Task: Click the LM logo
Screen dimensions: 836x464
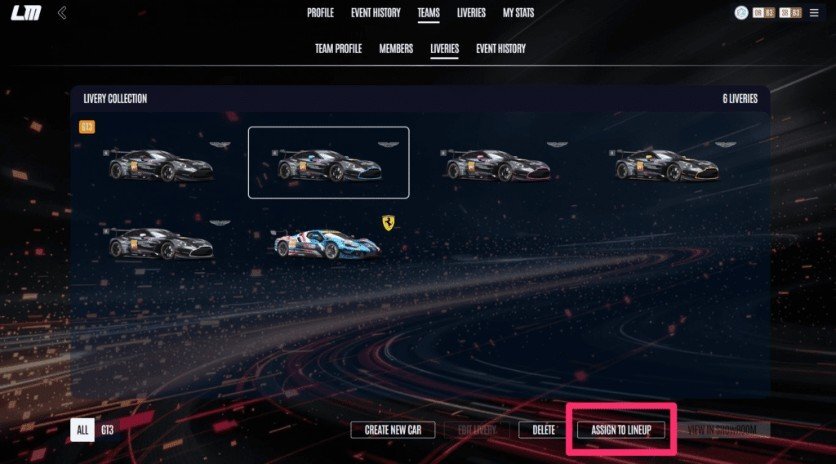Action: 25,13
